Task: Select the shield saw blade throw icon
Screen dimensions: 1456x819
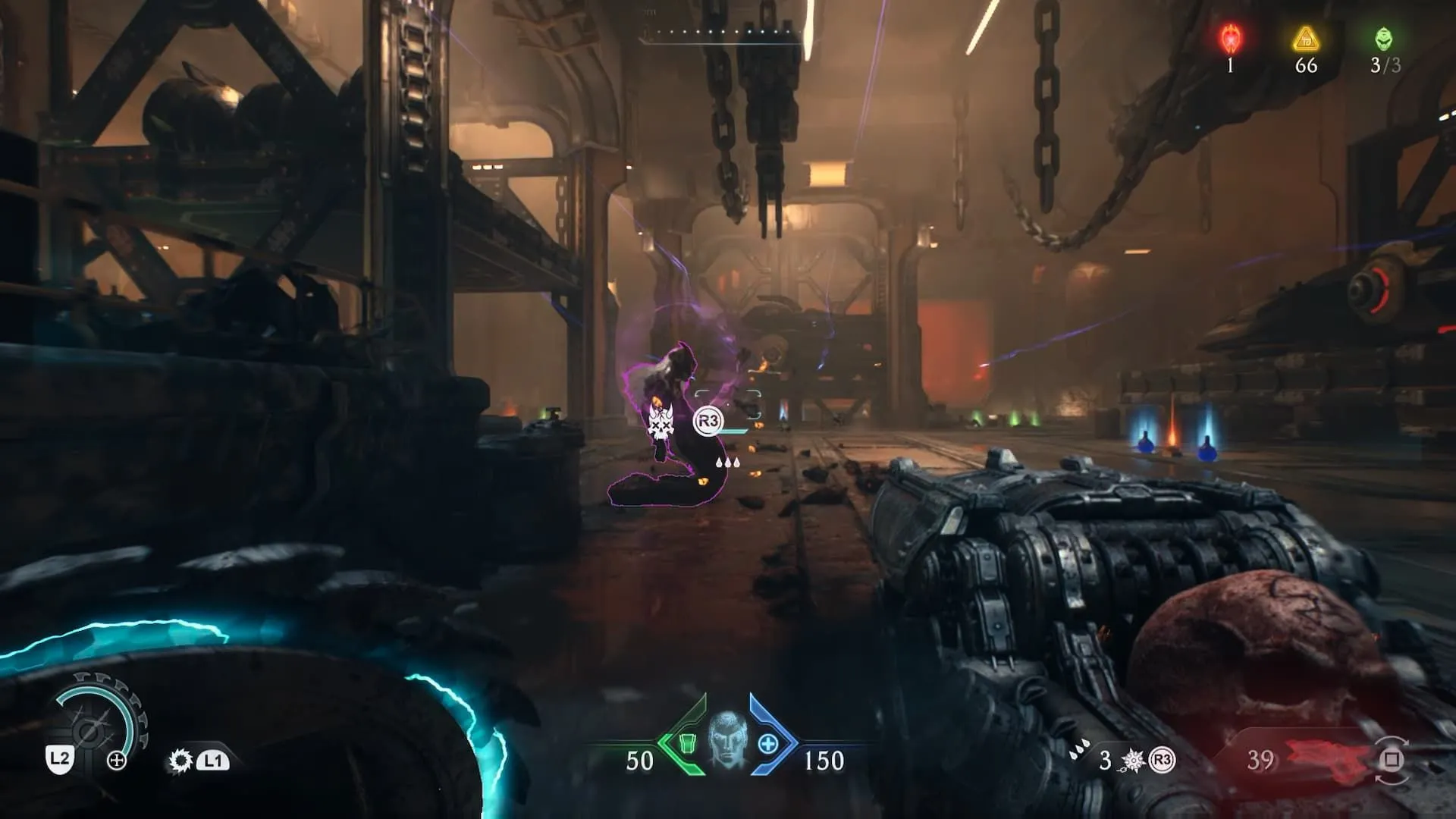Action: pyautogui.click(x=180, y=761)
